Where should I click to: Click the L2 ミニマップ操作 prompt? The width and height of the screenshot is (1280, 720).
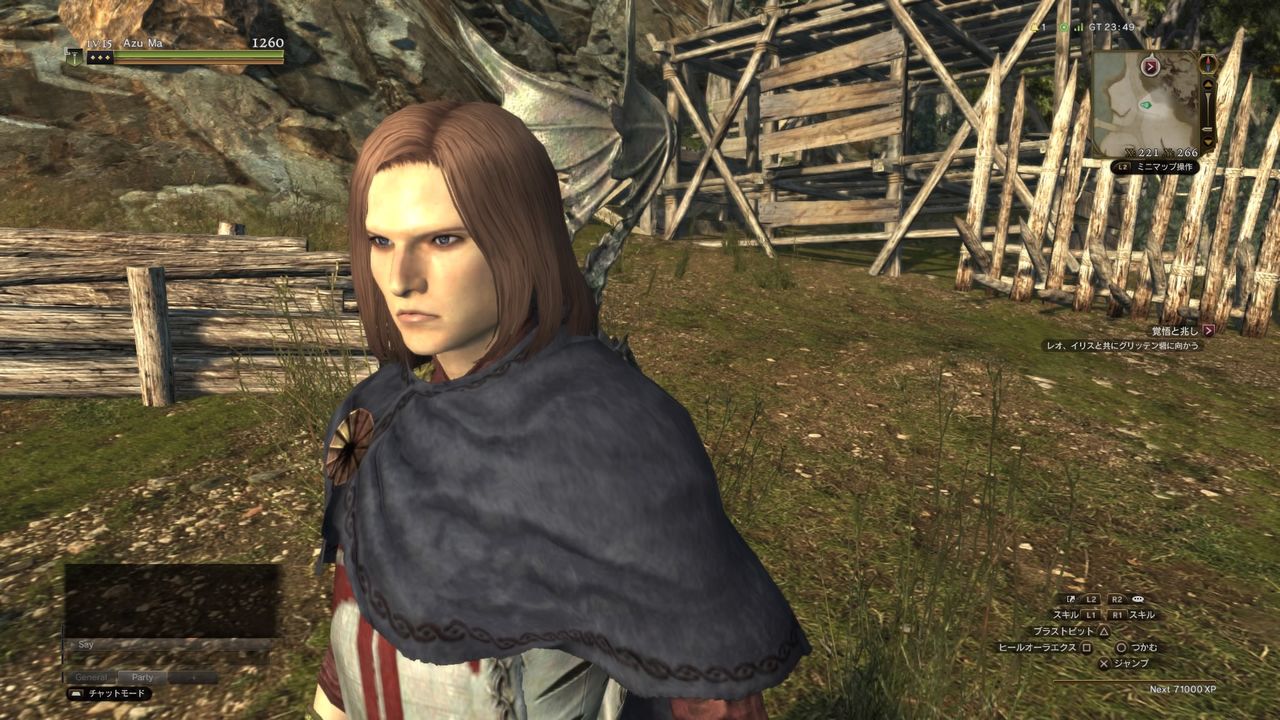coord(1155,165)
